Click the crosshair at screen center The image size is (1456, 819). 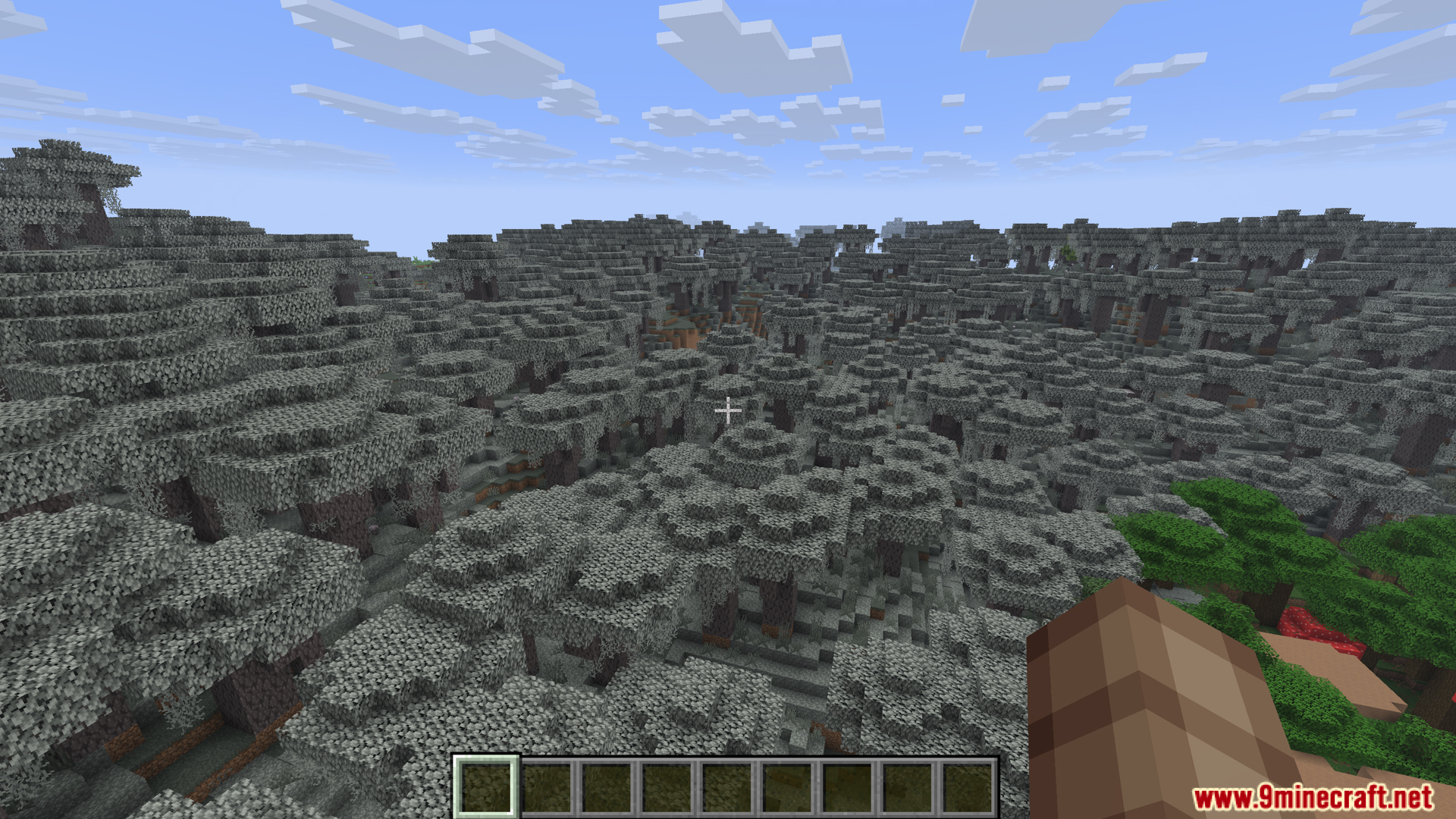[x=728, y=411]
